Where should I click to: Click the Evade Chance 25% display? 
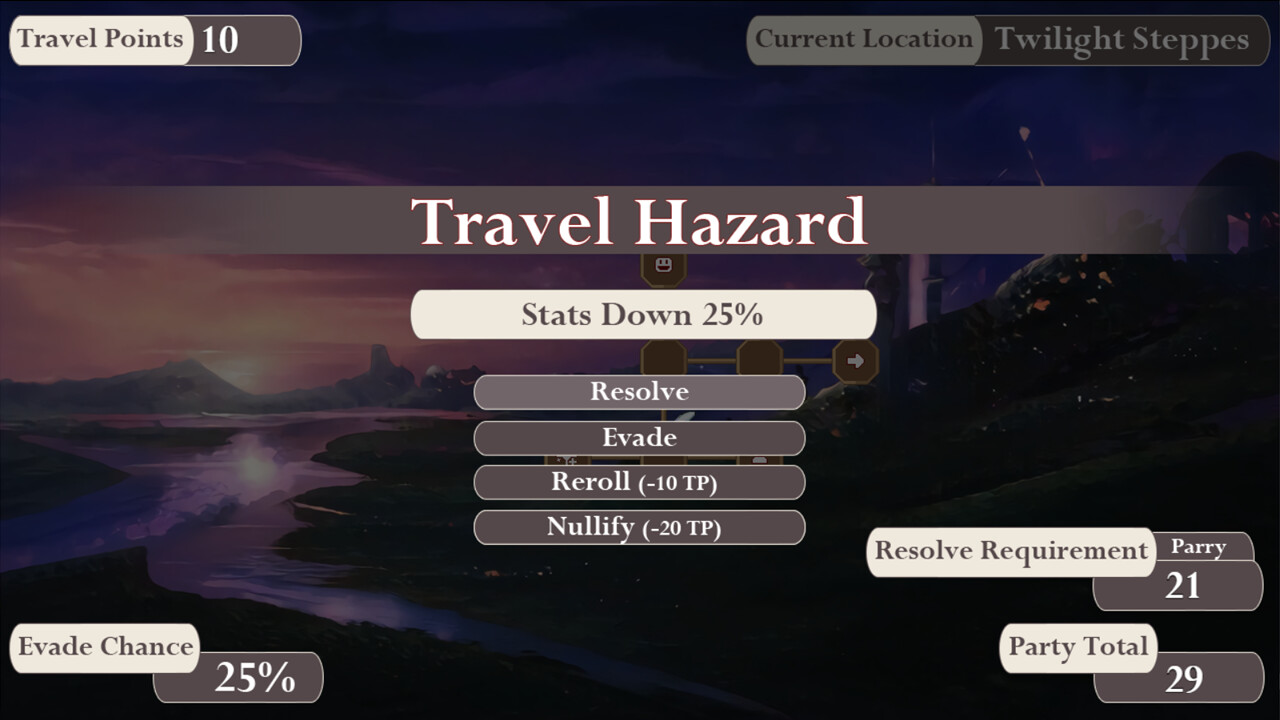tap(238, 678)
